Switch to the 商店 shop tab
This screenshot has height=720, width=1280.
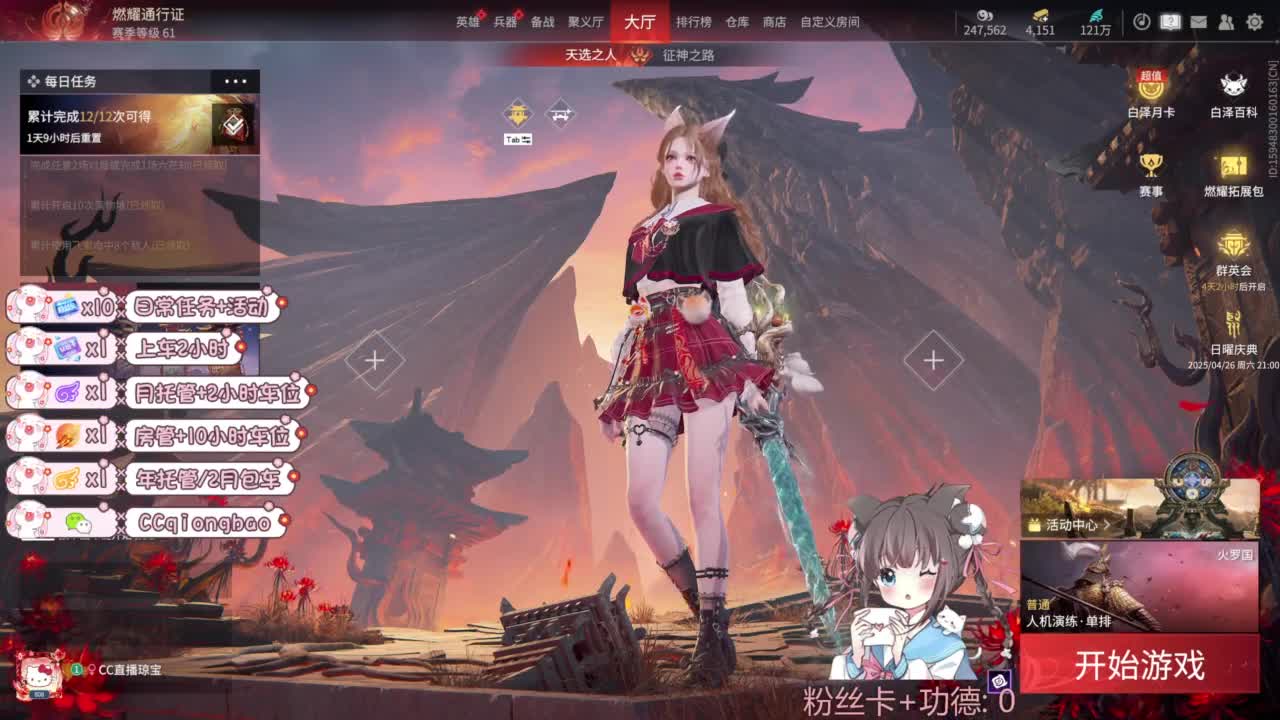click(772, 21)
